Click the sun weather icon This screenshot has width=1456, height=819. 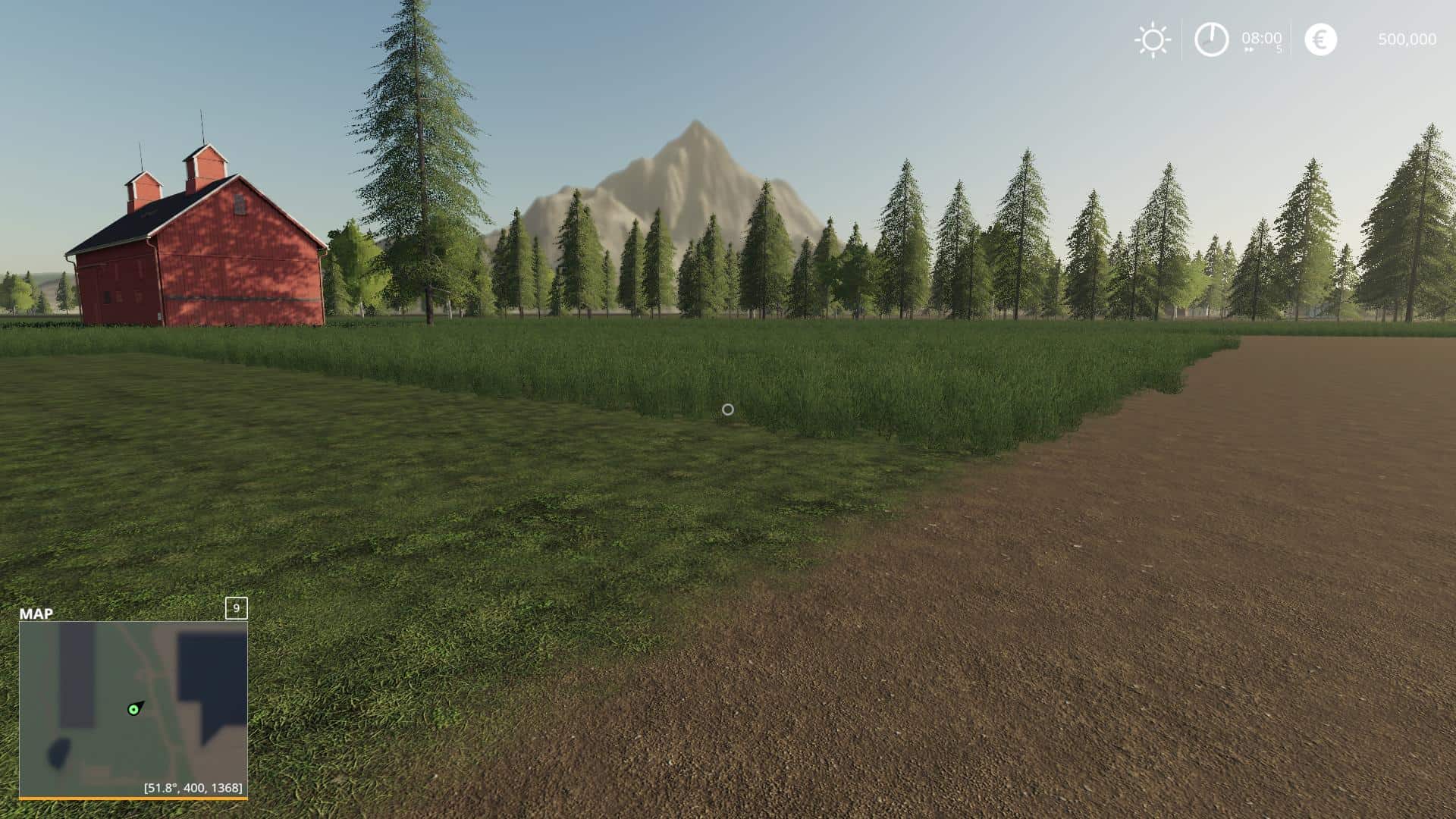pyautogui.click(x=1152, y=40)
